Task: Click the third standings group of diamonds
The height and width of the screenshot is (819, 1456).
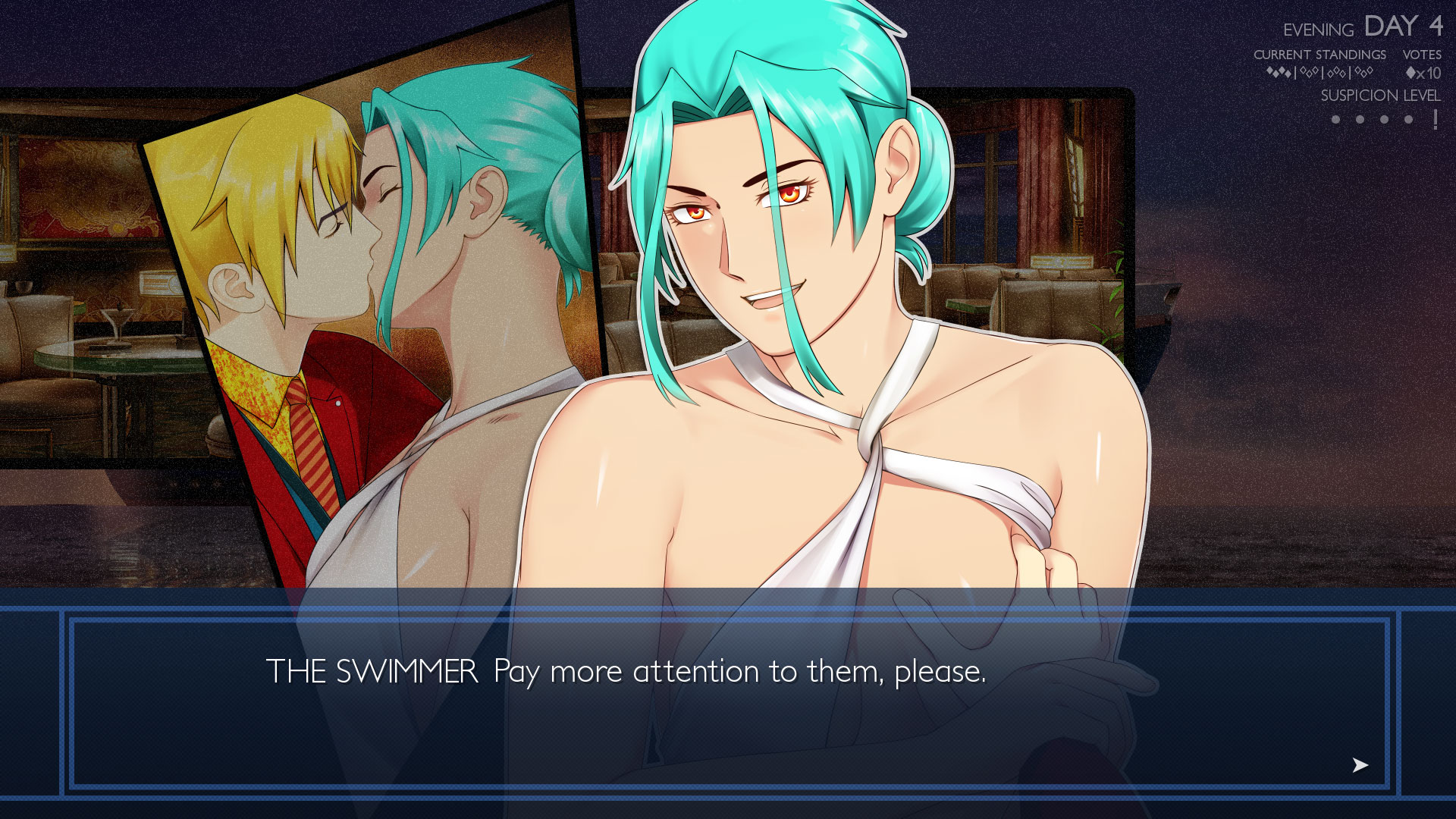Action: point(1337,73)
